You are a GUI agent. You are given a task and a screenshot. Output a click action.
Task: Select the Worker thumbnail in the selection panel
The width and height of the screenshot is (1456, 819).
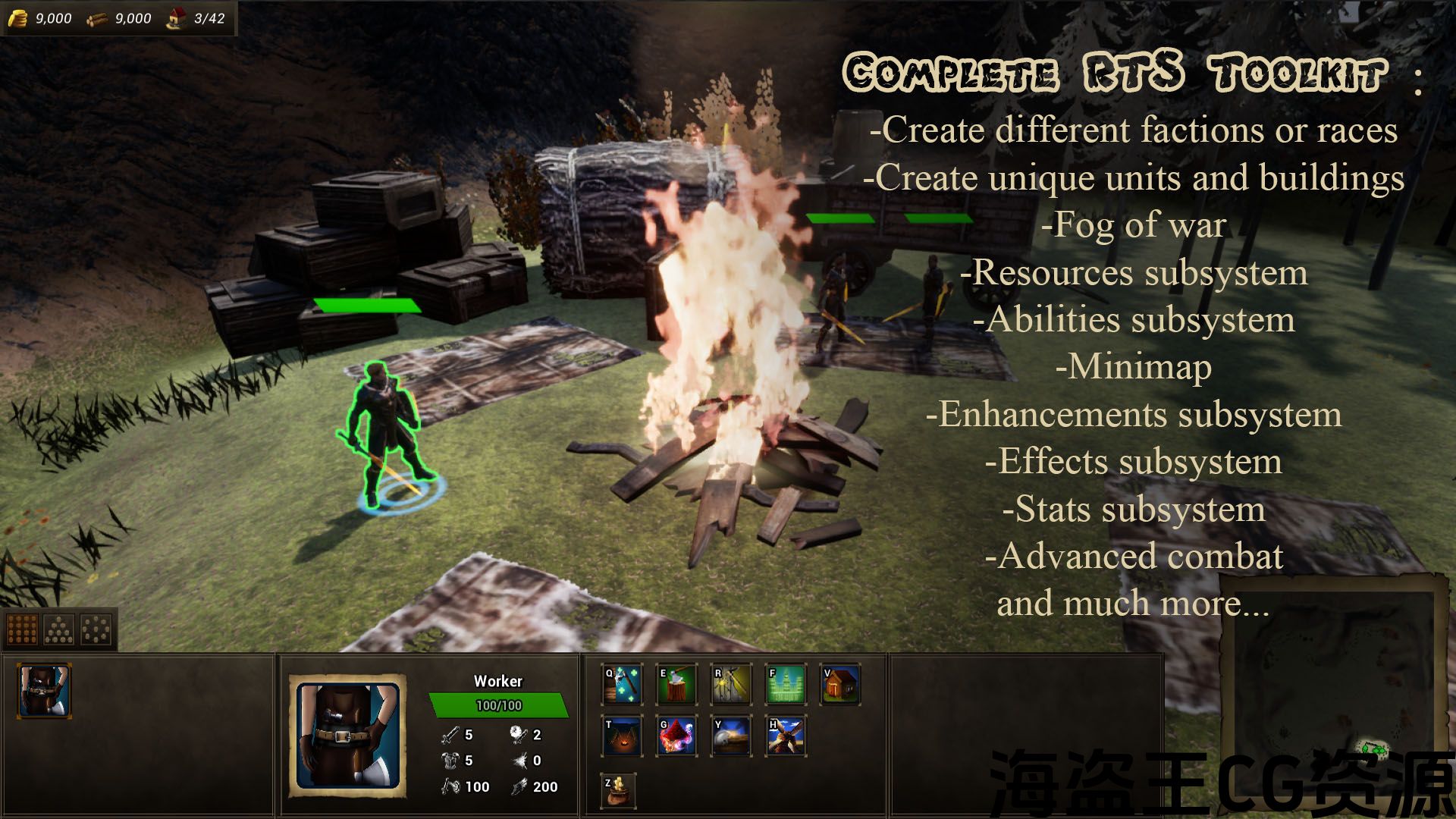45,690
